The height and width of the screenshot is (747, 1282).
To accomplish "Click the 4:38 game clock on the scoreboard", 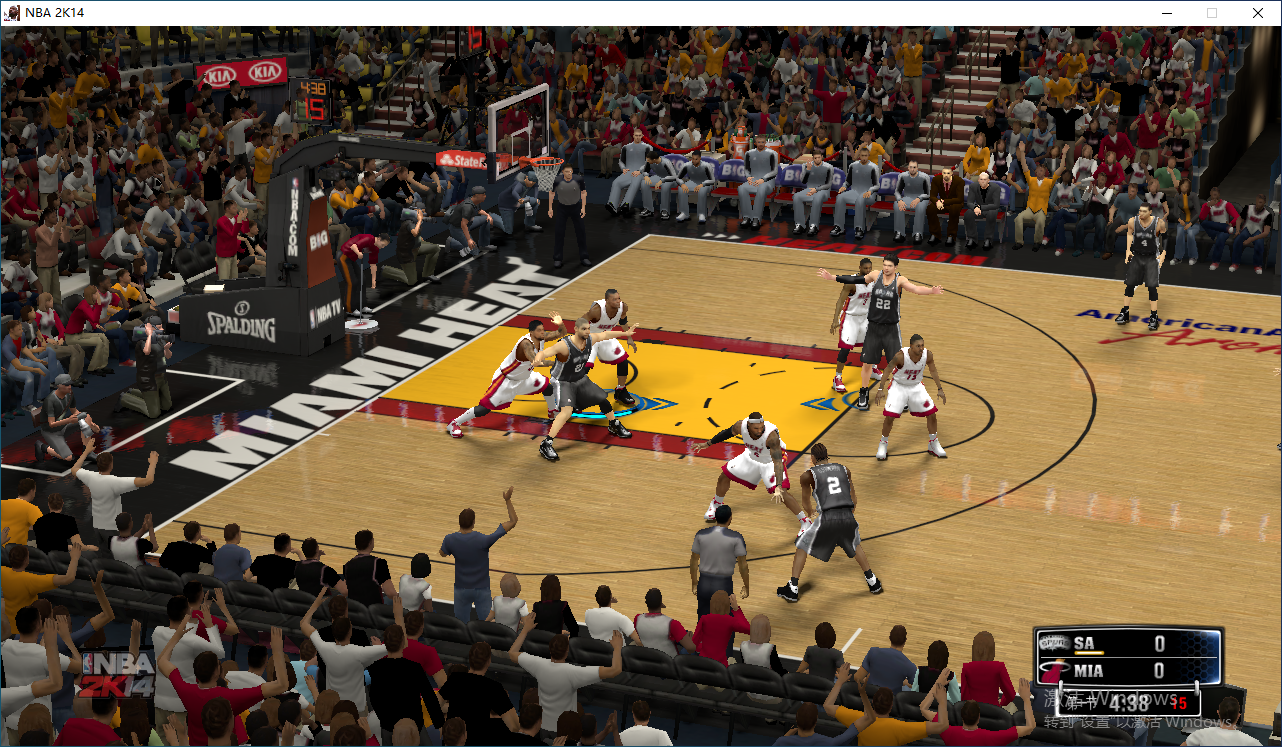I will pos(1128,703).
